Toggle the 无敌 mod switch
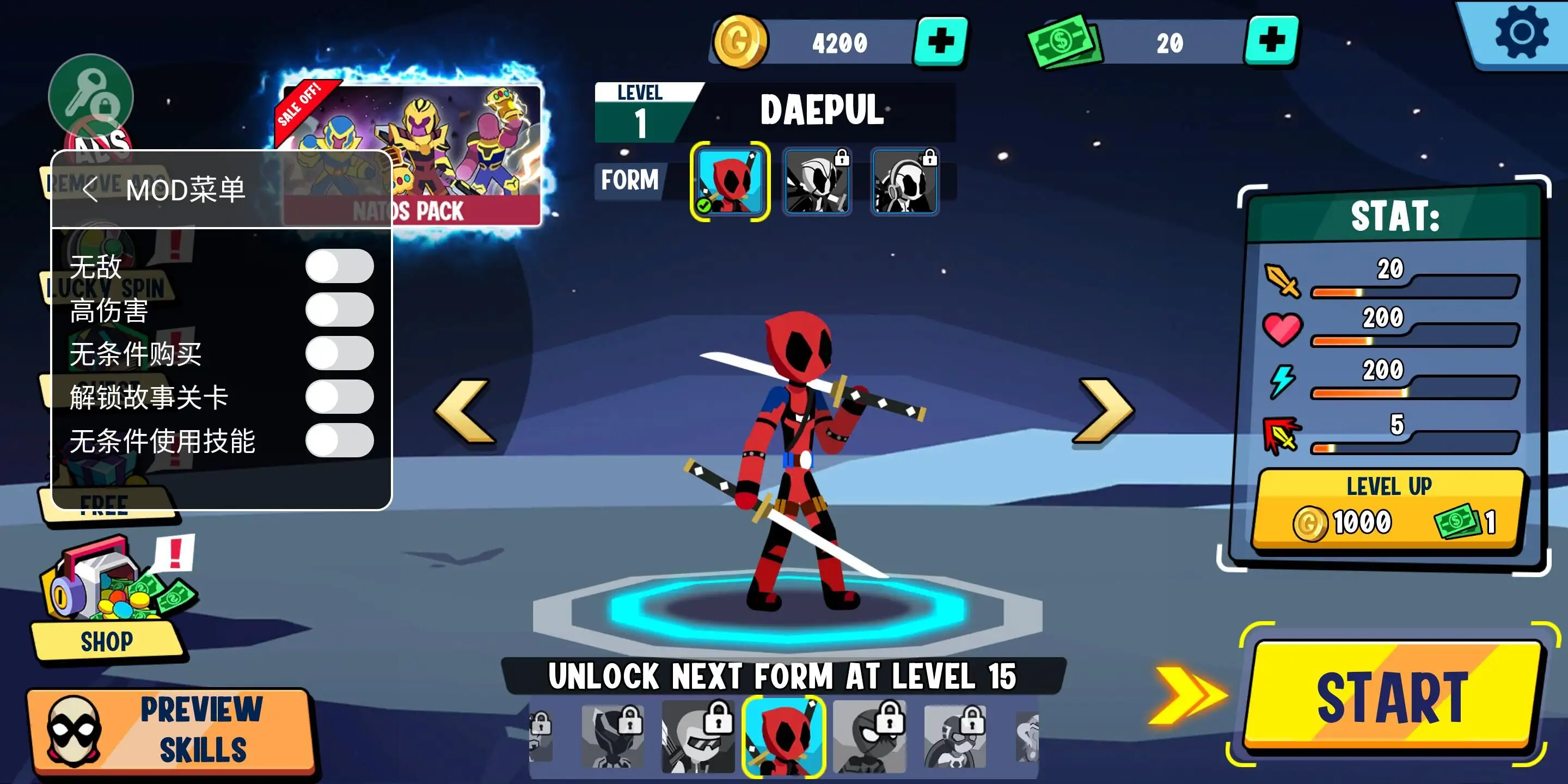1568x784 pixels. 339,266
